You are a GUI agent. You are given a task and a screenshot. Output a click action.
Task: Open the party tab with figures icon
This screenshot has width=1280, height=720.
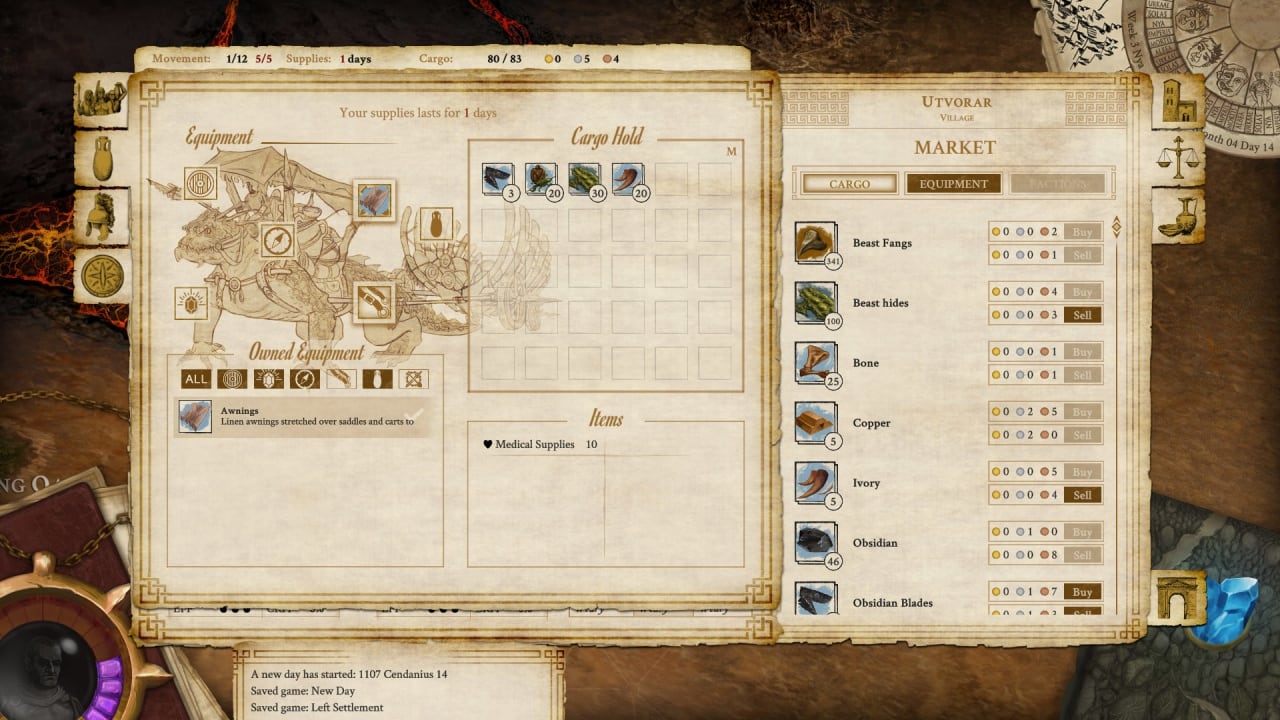[103, 99]
